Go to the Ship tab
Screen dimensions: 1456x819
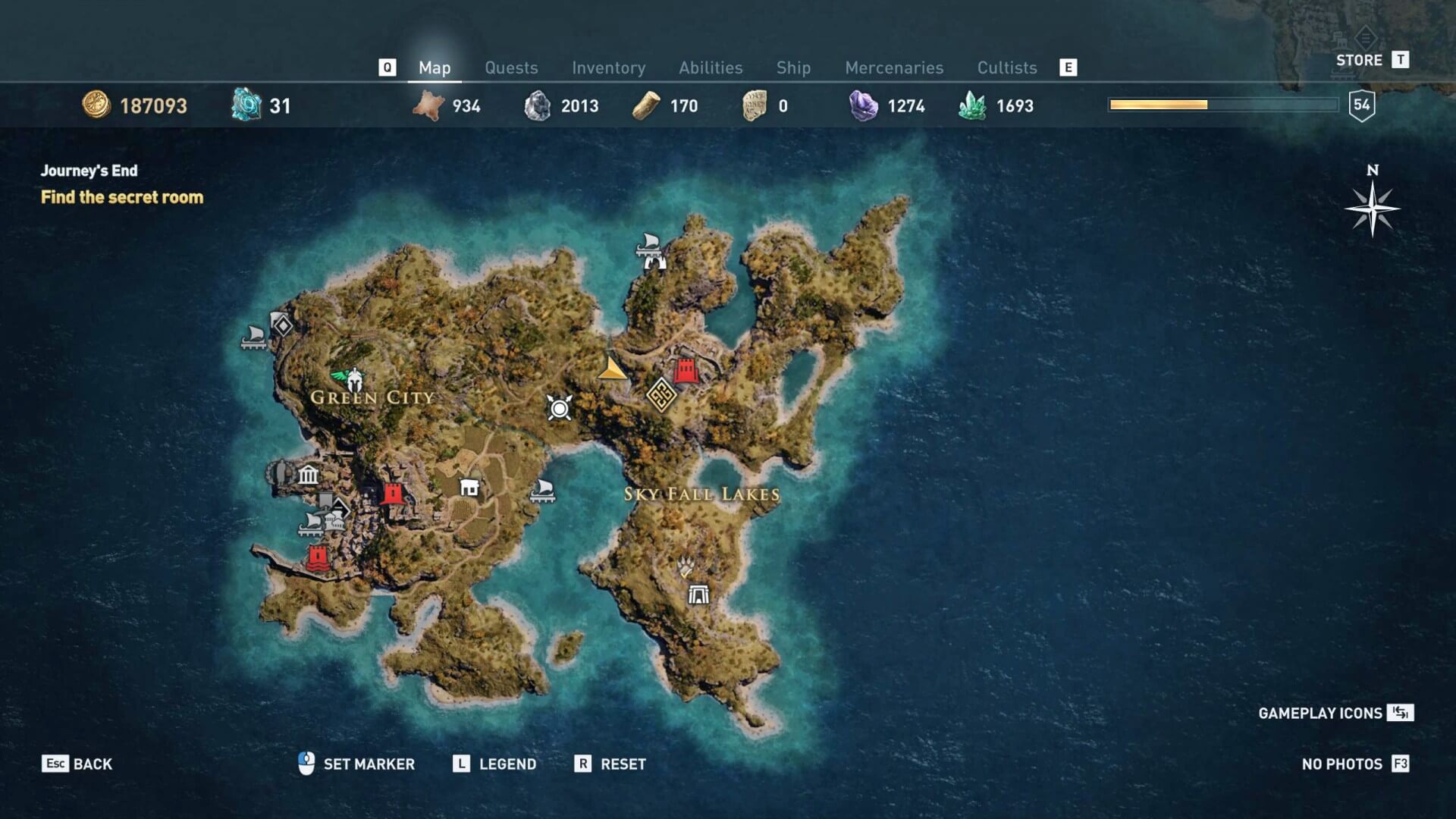793,68
